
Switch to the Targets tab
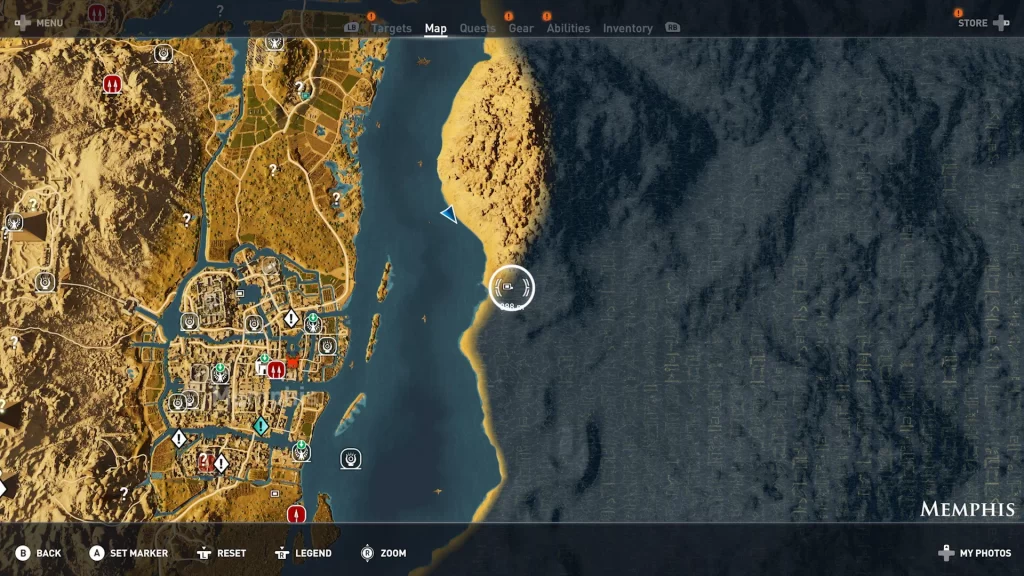[391, 28]
